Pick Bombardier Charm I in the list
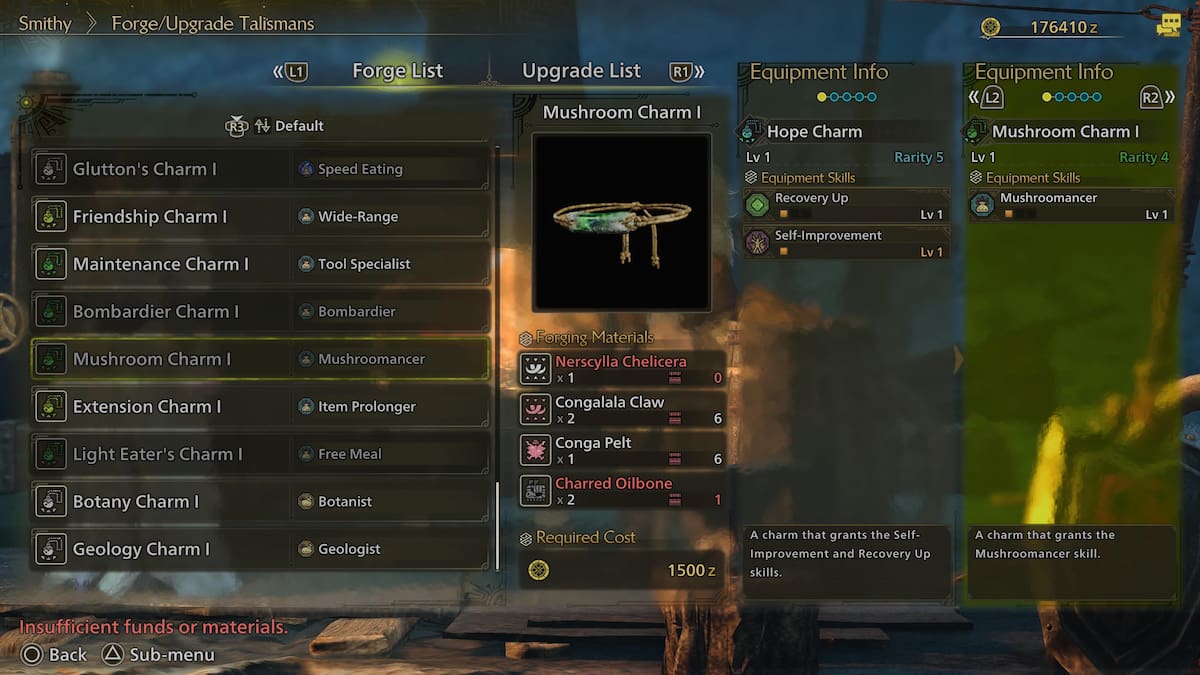This screenshot has height=675, width=1200. [260, 312]
